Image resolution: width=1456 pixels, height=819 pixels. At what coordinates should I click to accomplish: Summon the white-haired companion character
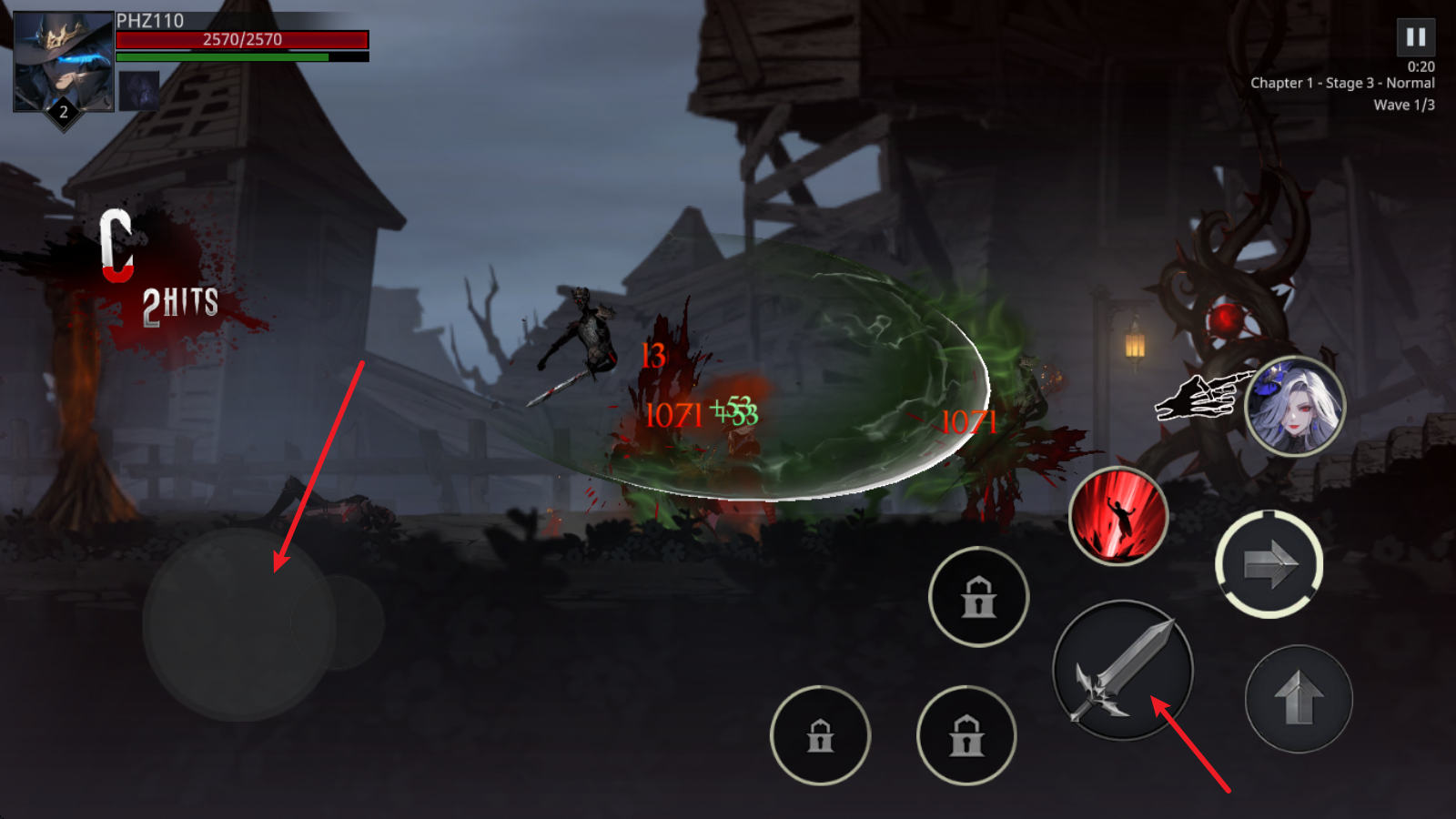click(1294, 406)
